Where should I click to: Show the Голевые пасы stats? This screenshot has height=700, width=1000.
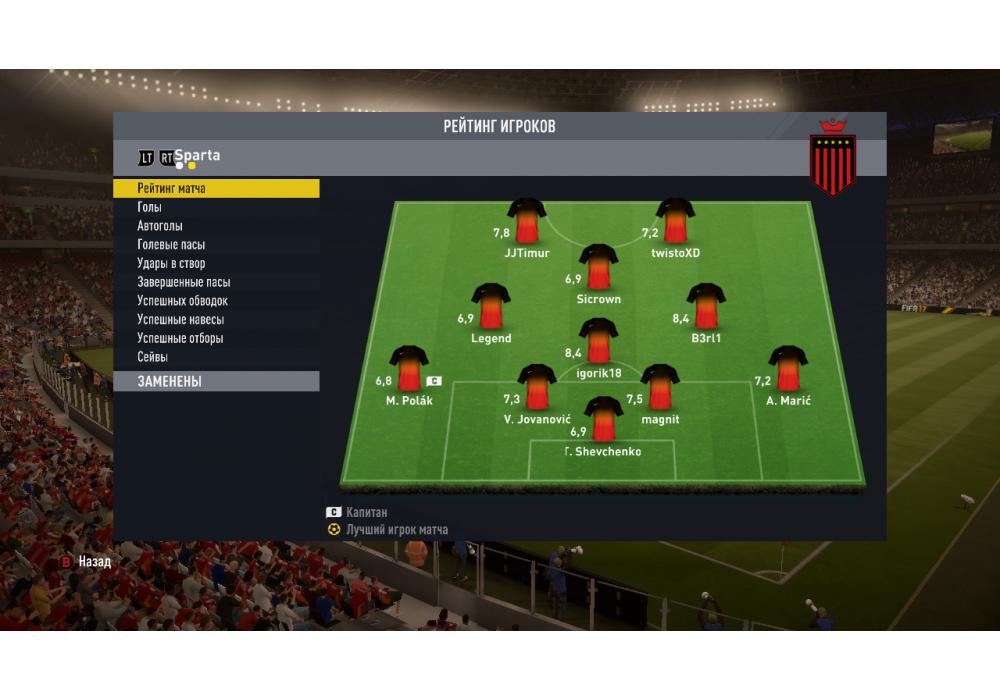point(215,245)
